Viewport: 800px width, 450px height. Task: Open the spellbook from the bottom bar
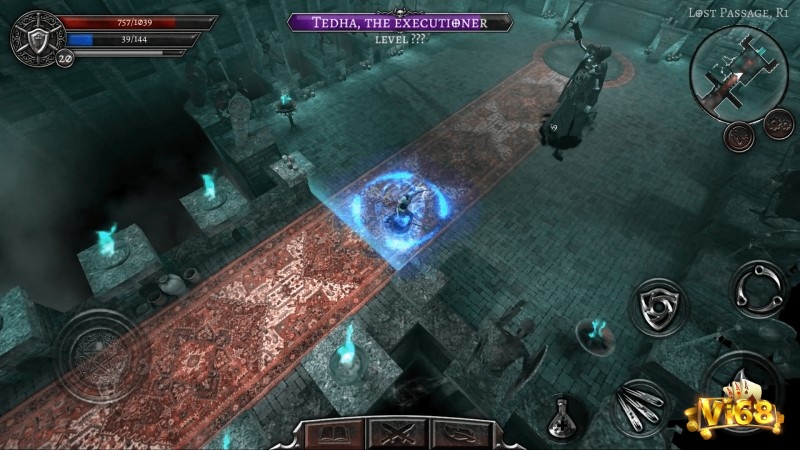point(331,433)
